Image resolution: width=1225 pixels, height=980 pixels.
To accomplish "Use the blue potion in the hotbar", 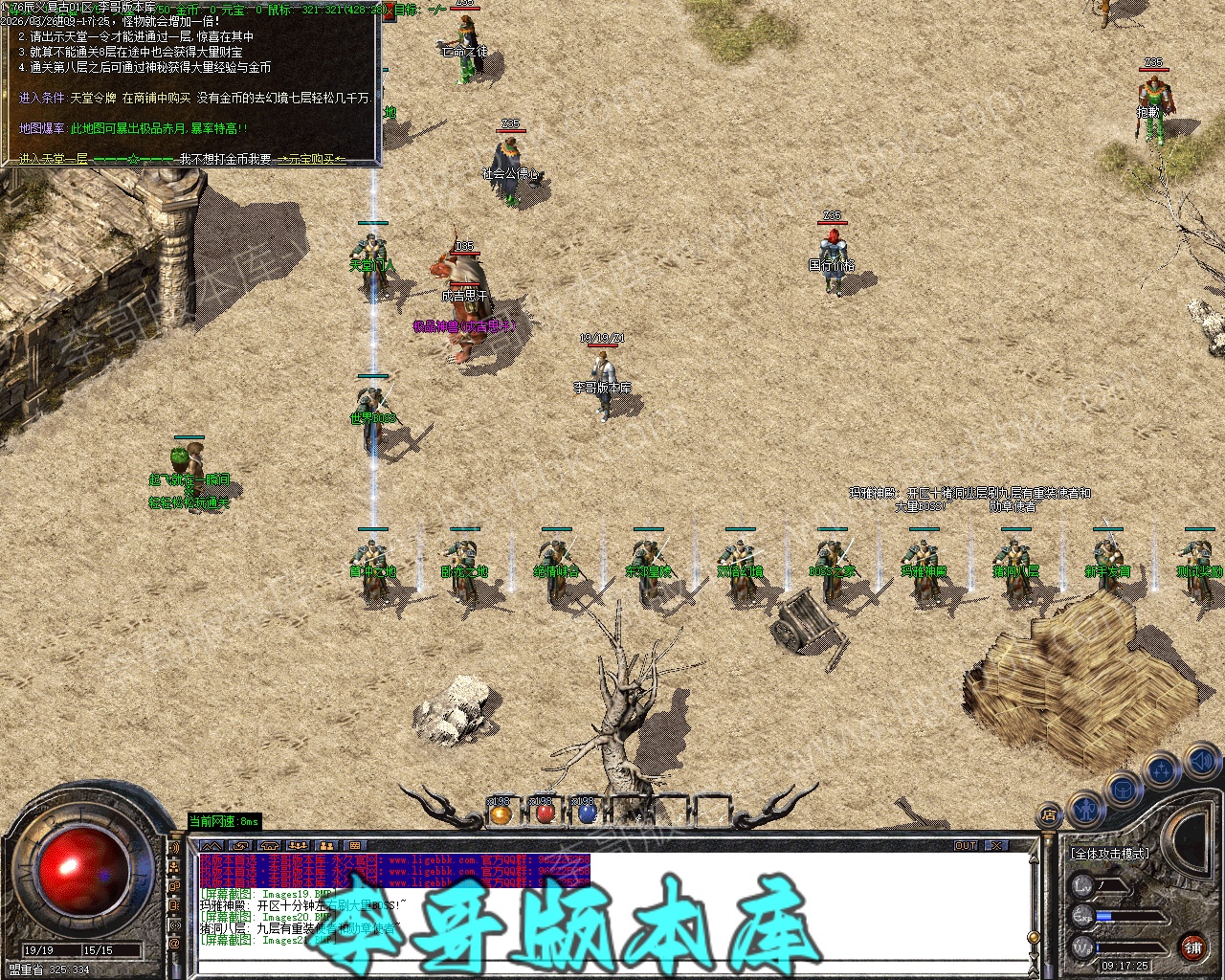I will click(588, 813).
